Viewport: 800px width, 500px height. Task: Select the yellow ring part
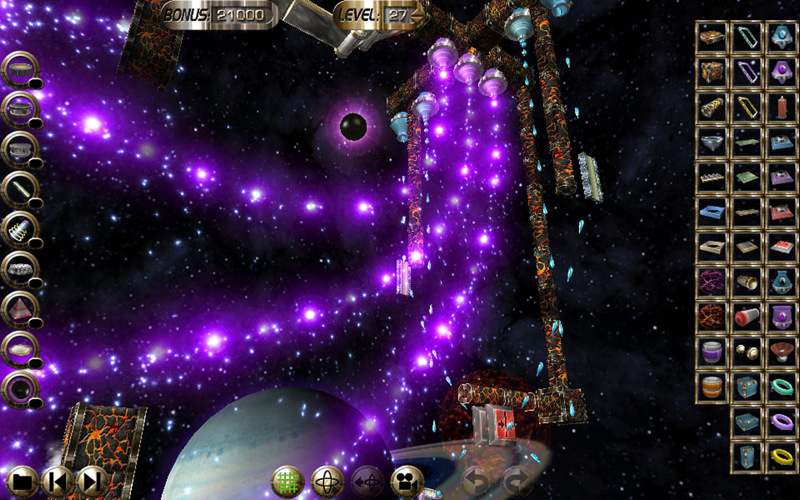click(x=780, y=457)
